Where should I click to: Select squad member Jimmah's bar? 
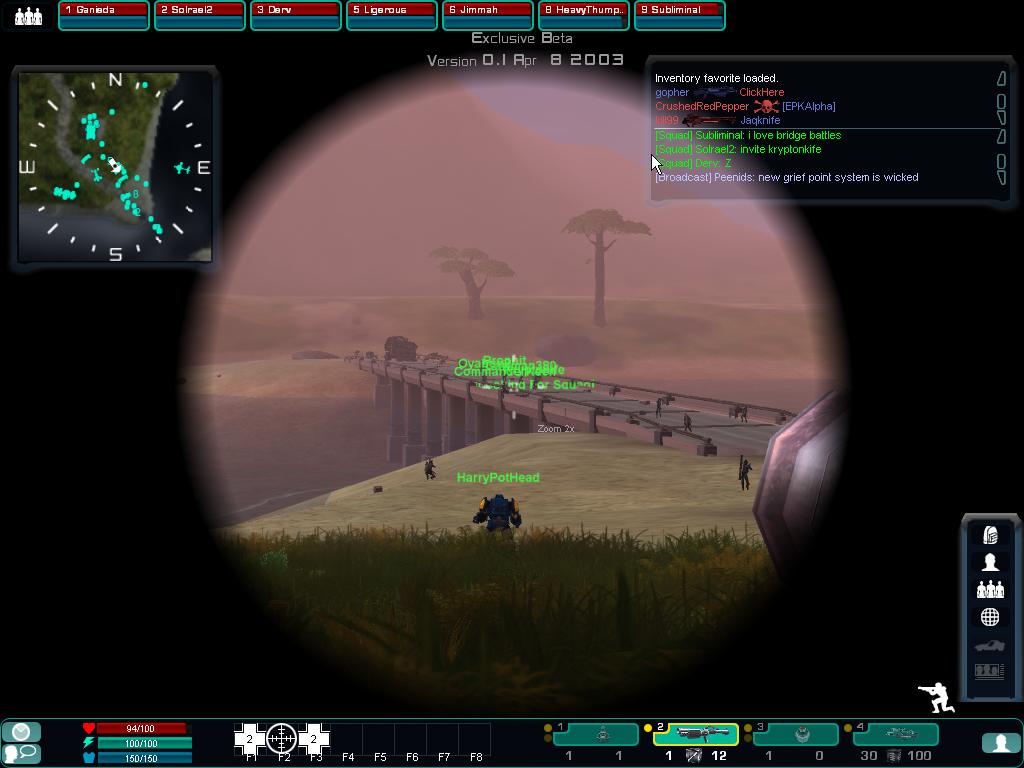[x=487, y=15]
